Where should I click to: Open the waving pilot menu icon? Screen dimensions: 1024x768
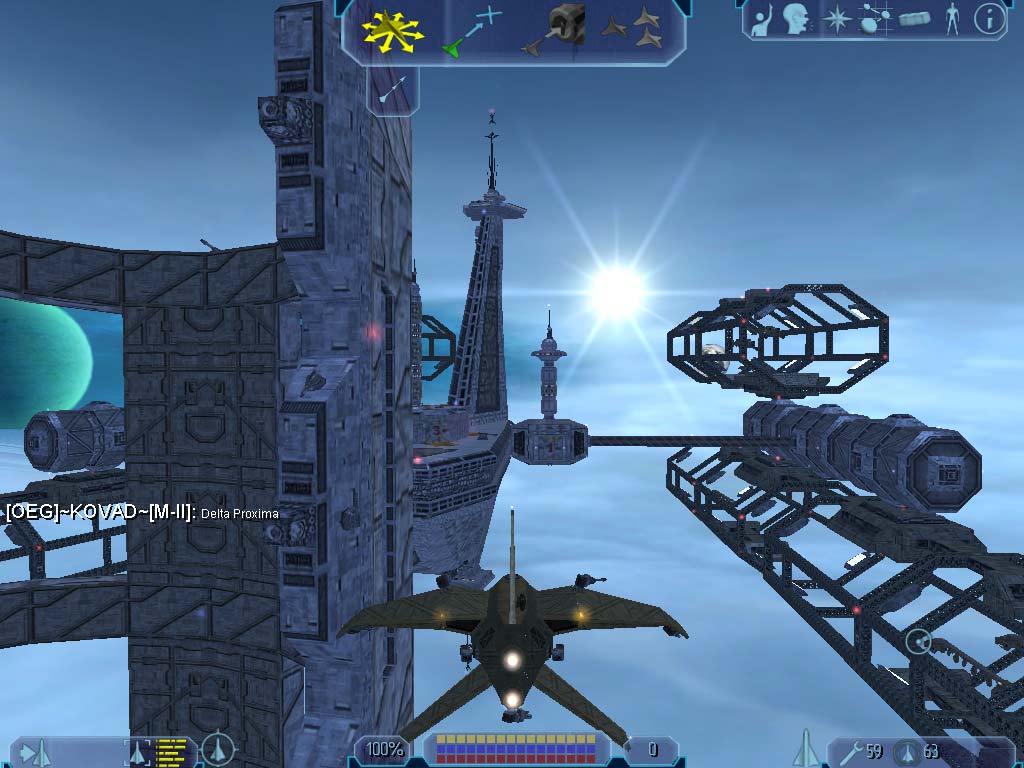763,19
